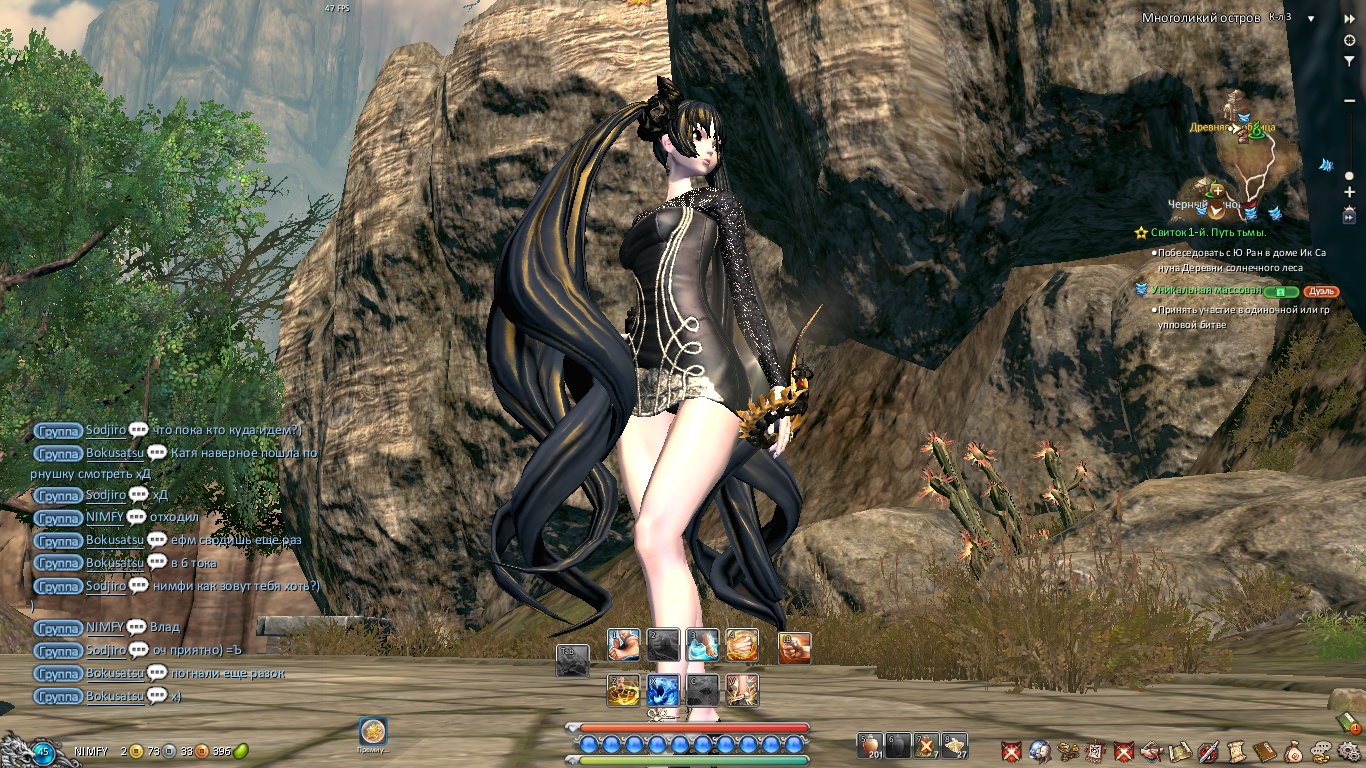Use the blue roaring beast X skill
The image size is (1366, 768).
[663, 690]
